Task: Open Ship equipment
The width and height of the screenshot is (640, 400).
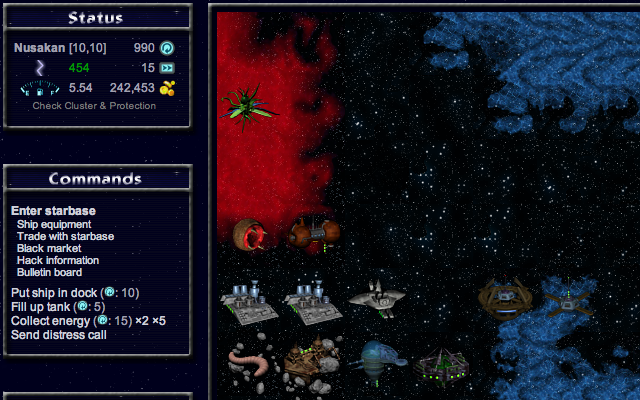Action: [x=55, y=224]
